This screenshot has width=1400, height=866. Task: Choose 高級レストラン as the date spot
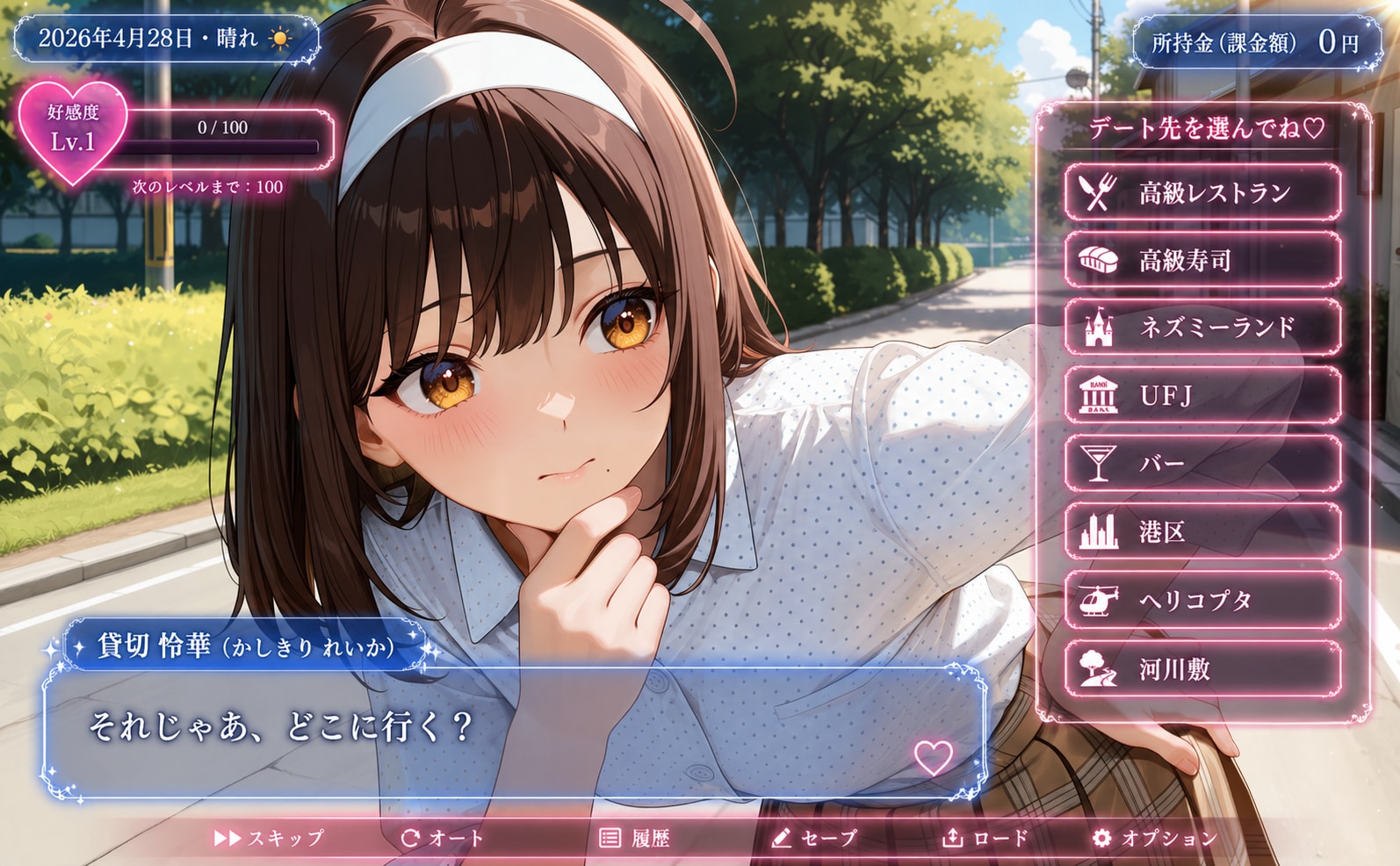[x=1202, y=192]
